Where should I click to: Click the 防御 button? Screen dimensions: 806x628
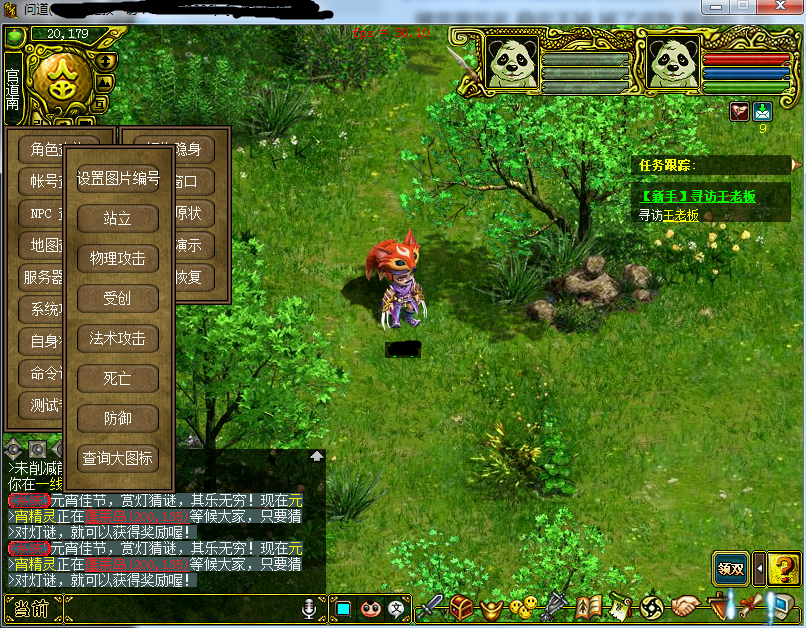[118, 418]
